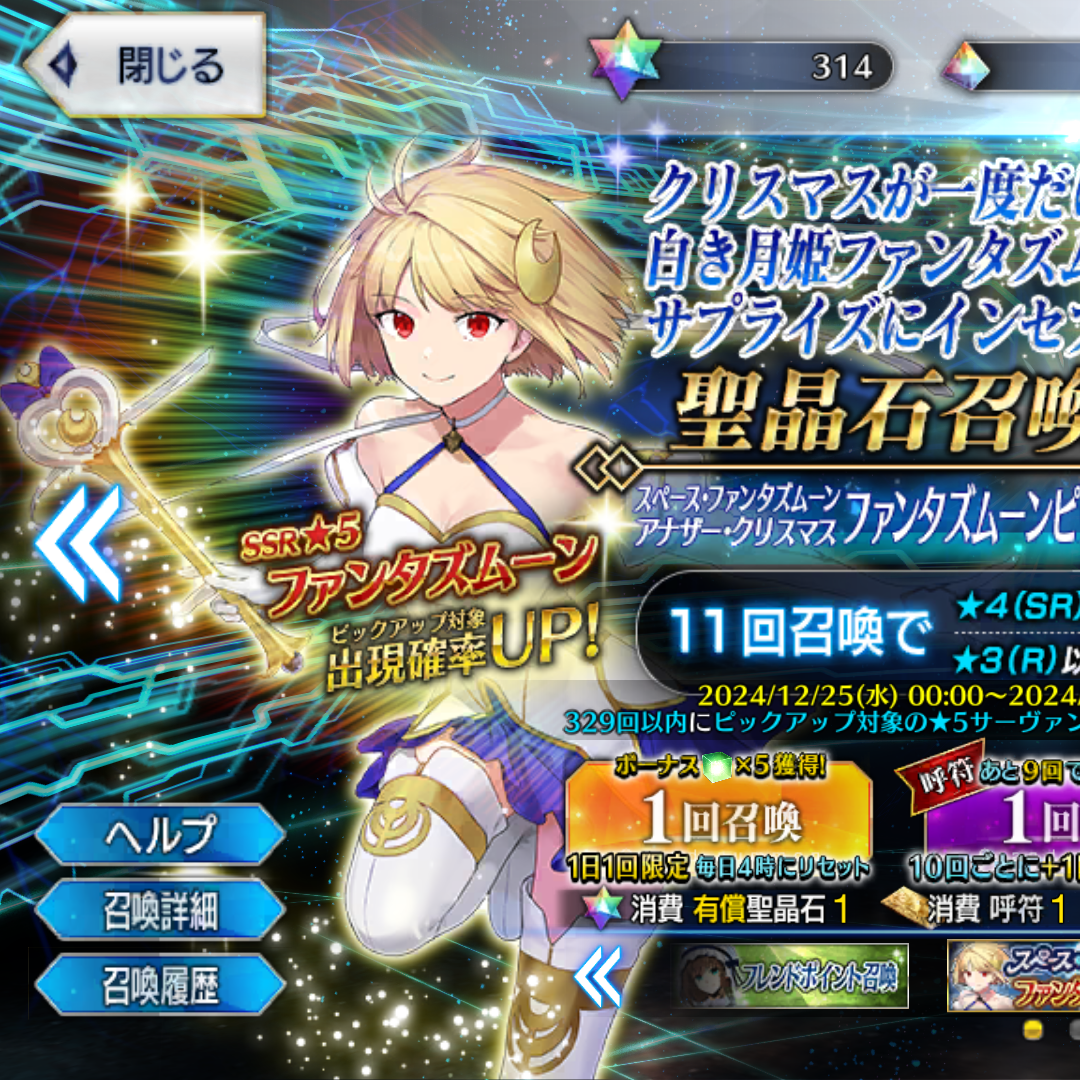1080x1080 pixels.
Task: Select the フレンドポイント召喚 banner thumbnail
Action: click(792, 975)
